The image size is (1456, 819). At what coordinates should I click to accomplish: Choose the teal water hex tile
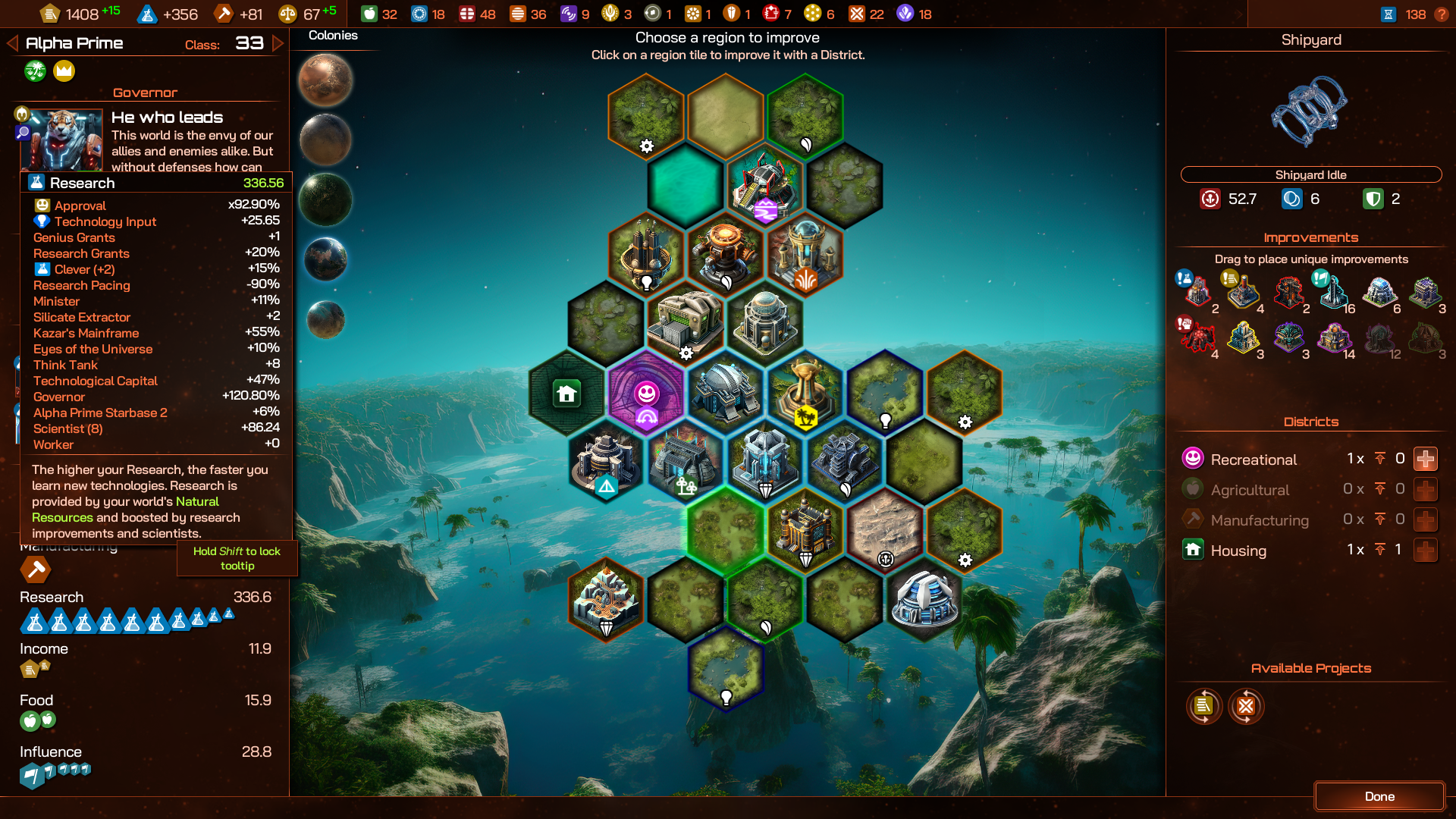(686, 184)
